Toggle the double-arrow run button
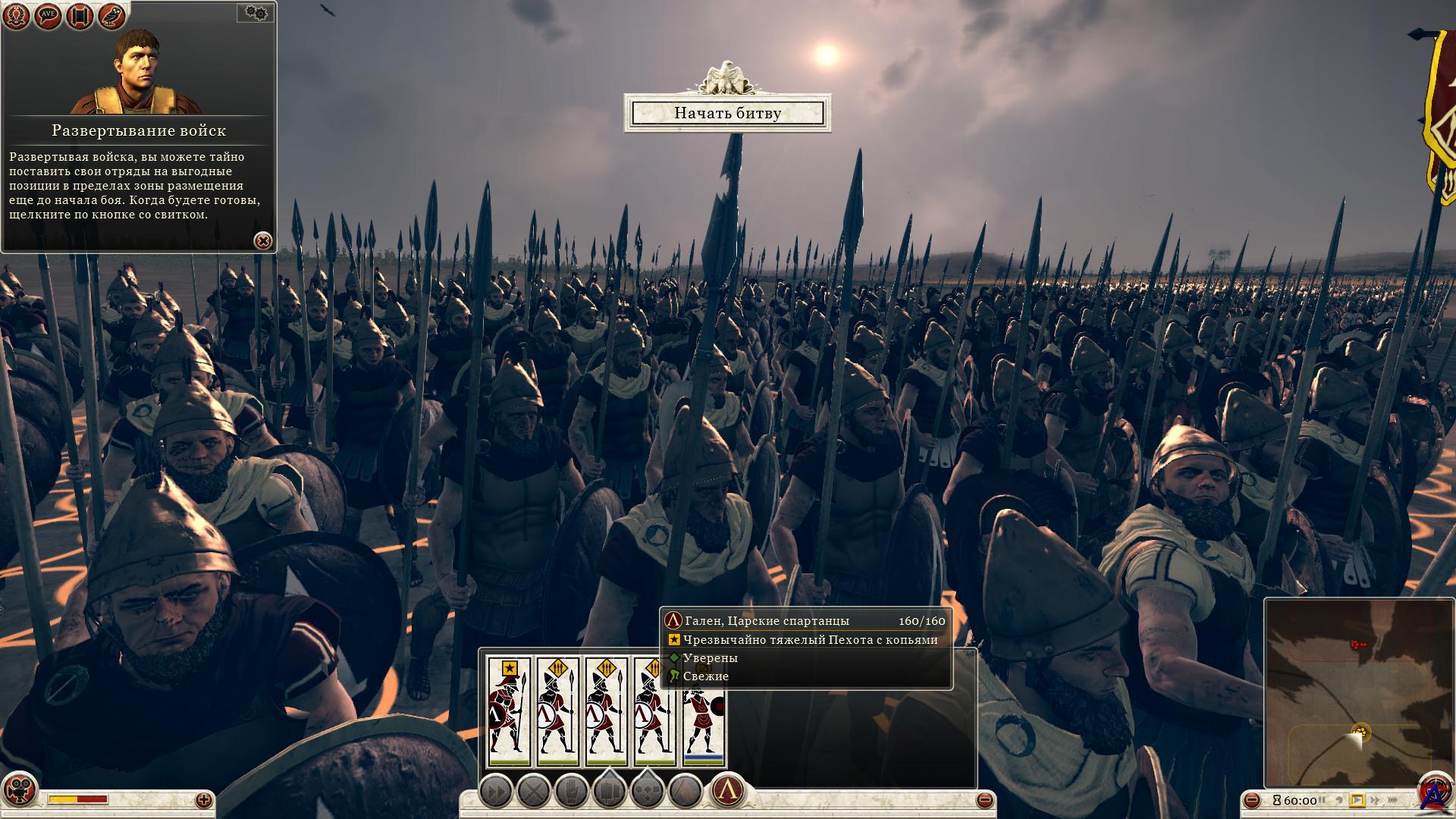1456x819 pixels. pyautogui.click(x=496, y=792)
